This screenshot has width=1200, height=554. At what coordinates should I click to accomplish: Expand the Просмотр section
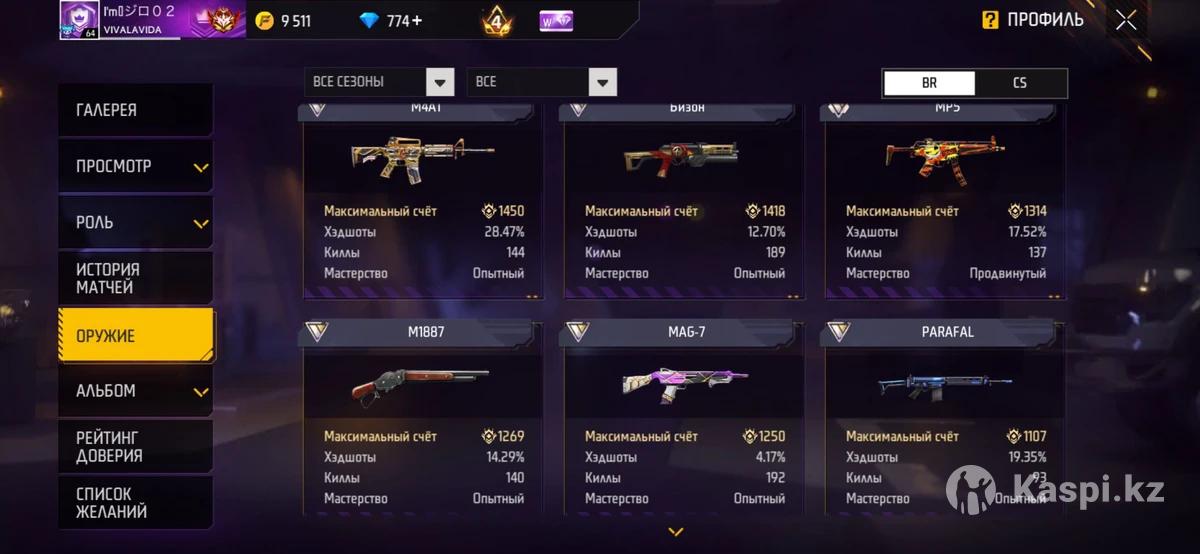135,166
